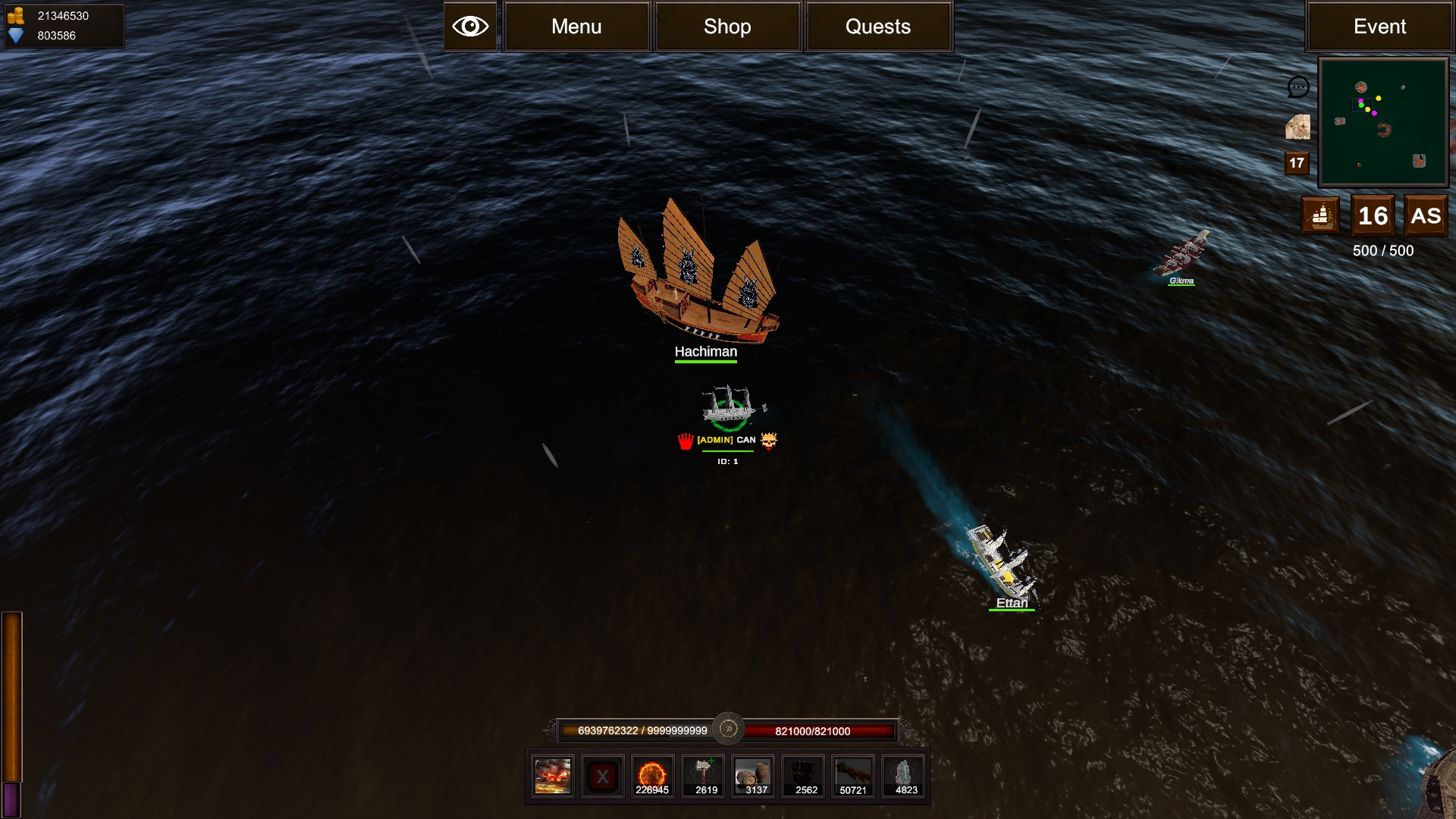Click the minimap

[x=1383, y=122]
